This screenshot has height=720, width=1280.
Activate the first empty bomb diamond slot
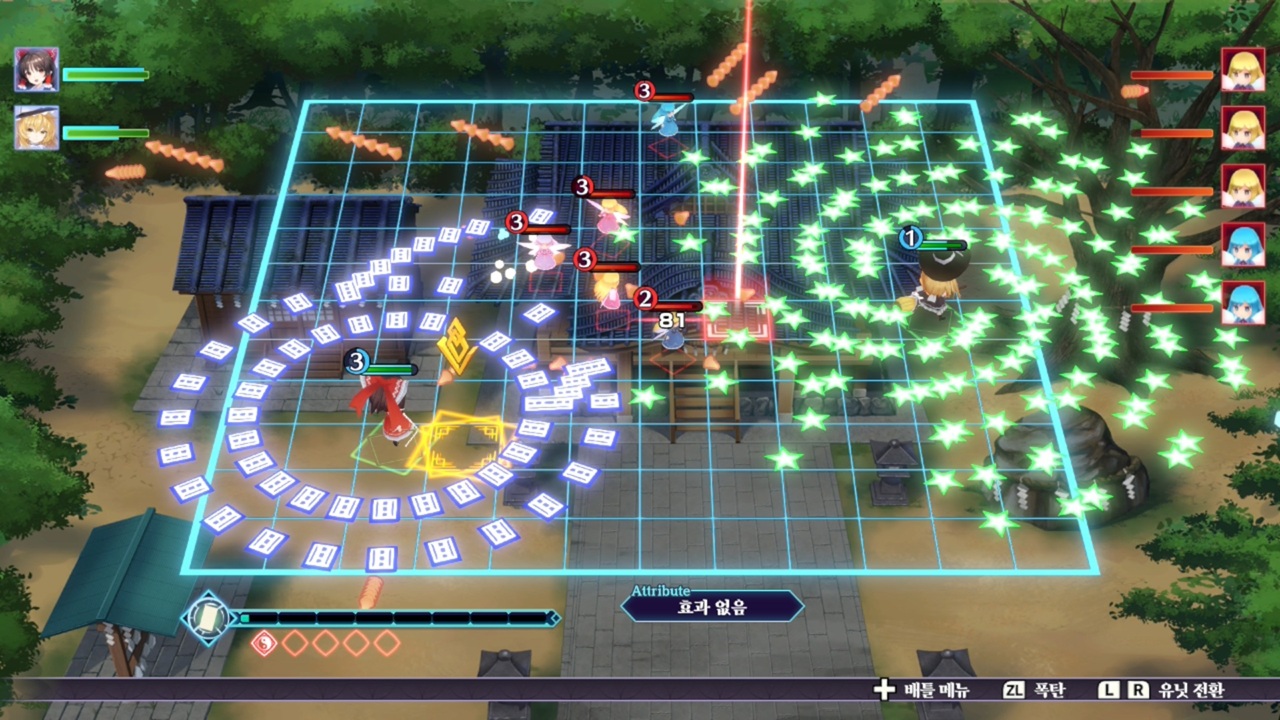(x=295, y=644)
